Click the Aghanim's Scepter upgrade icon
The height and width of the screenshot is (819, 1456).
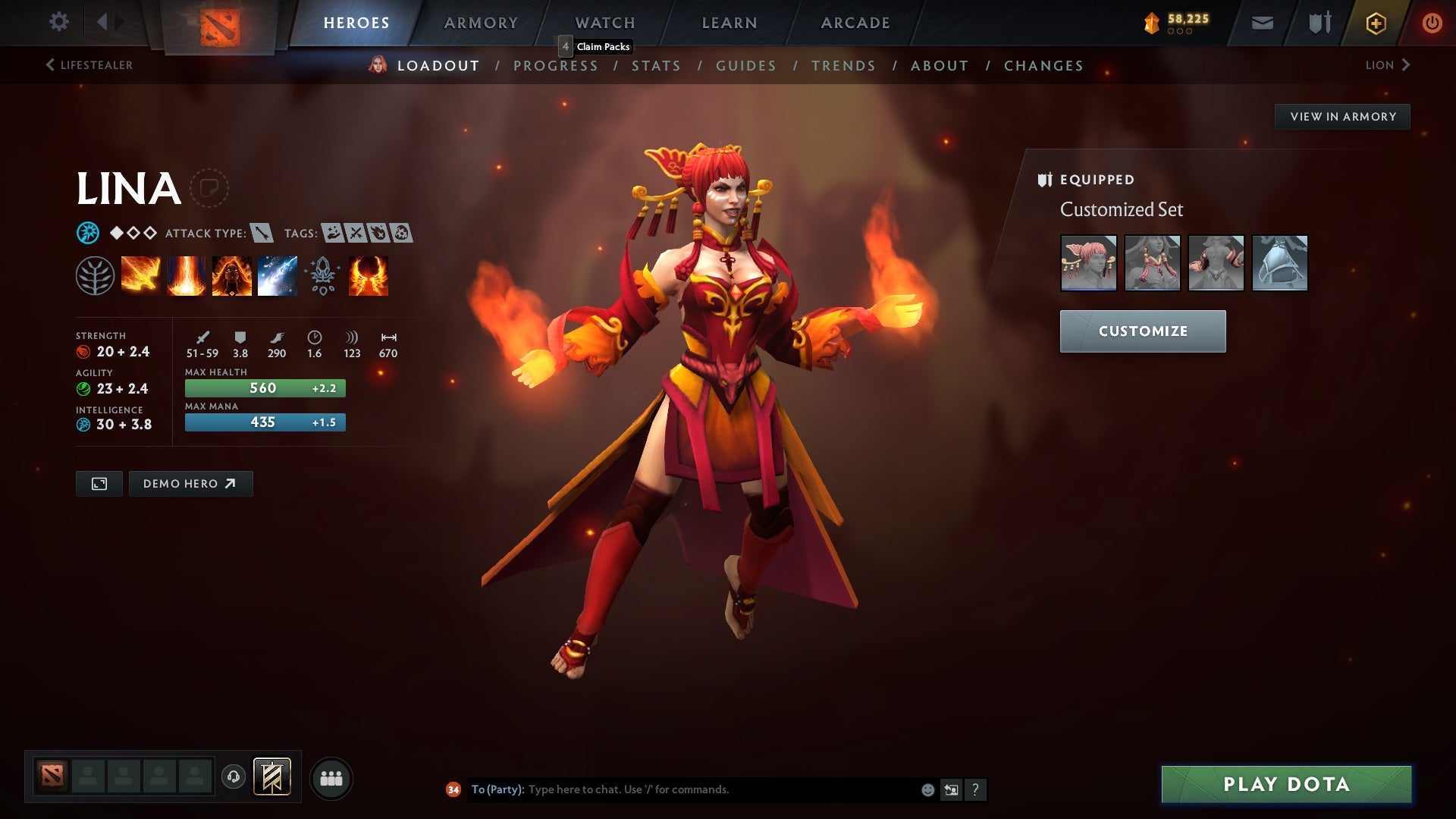[322, 275]
